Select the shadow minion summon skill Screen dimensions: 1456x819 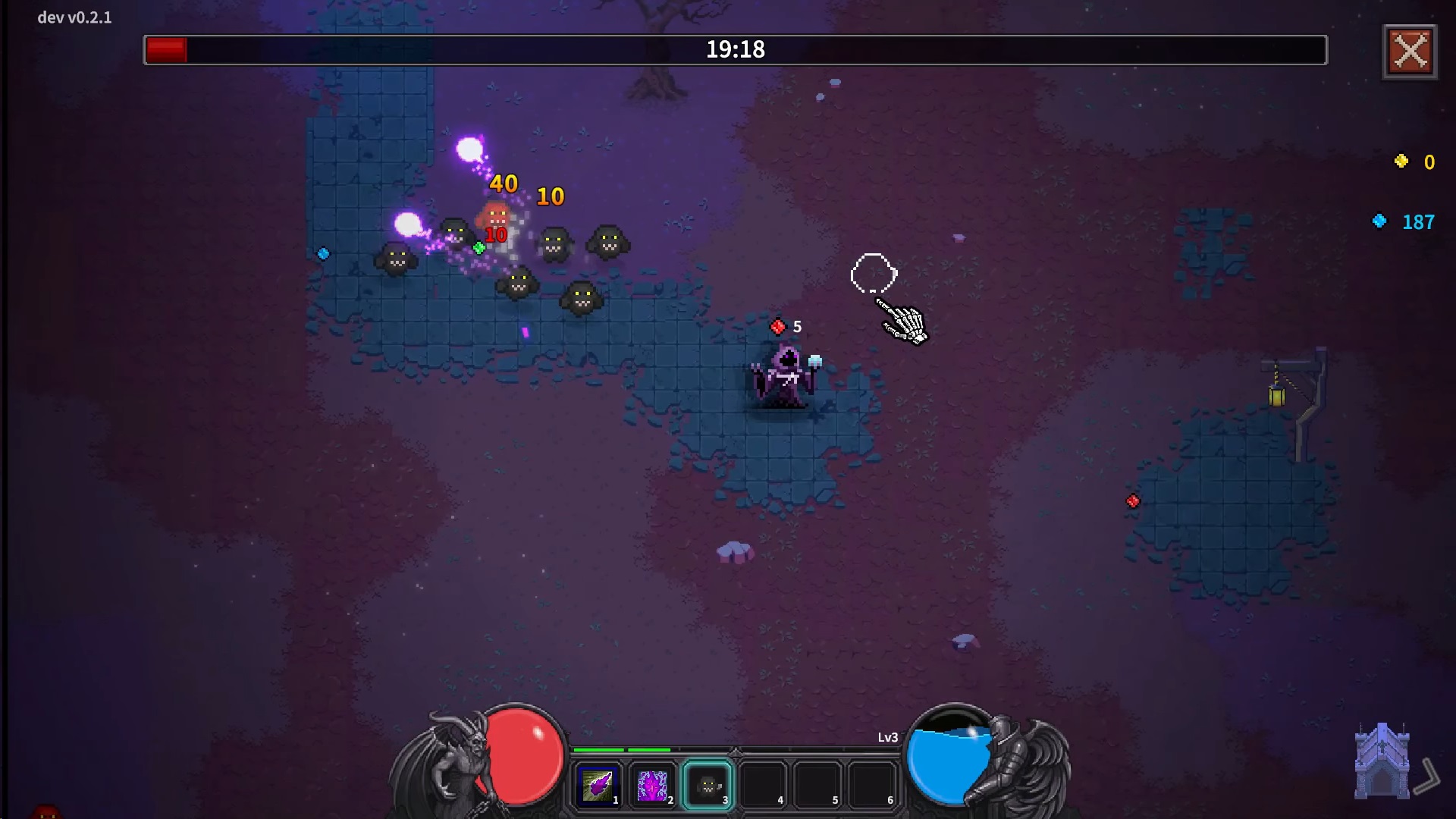coord(708,786)
